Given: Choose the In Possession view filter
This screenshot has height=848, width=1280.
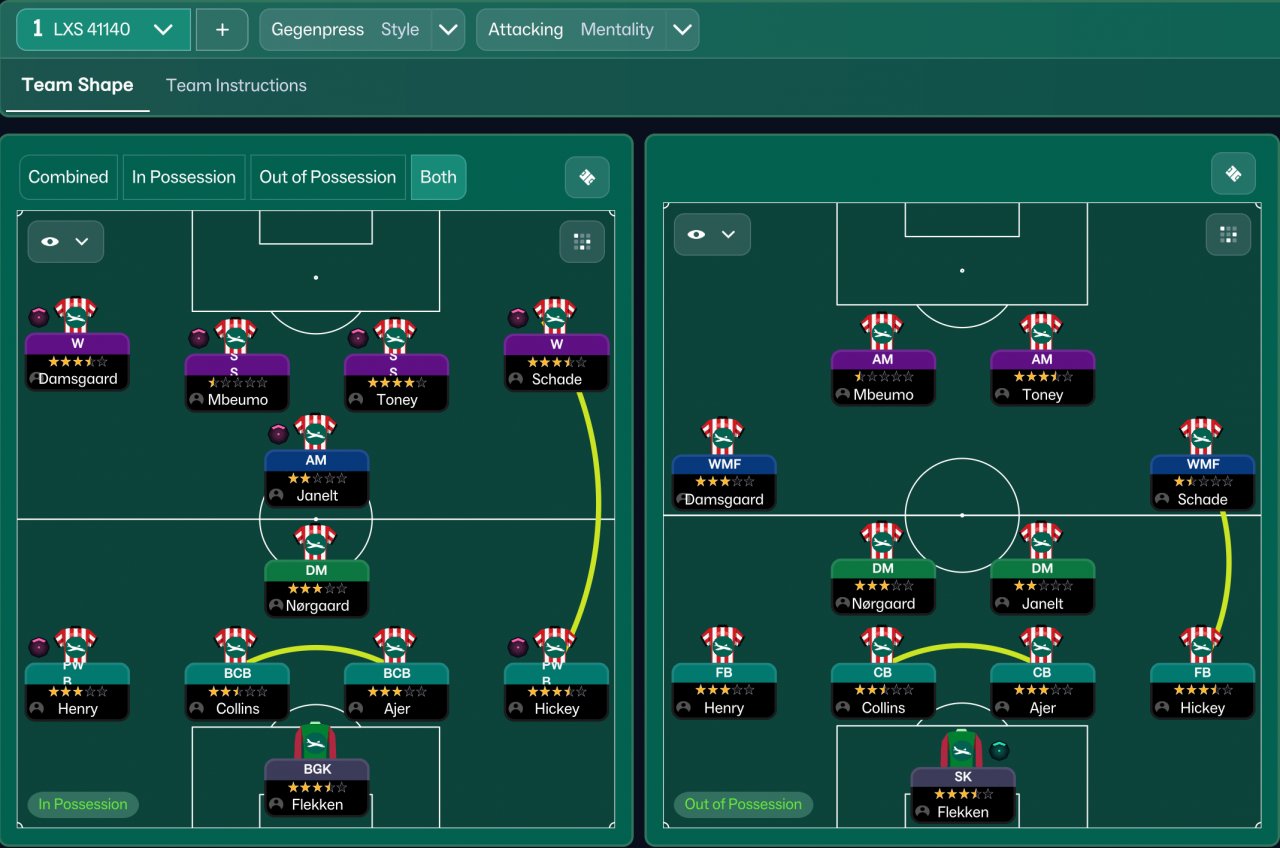Looking at the screenshot, I should pos(184,177).
